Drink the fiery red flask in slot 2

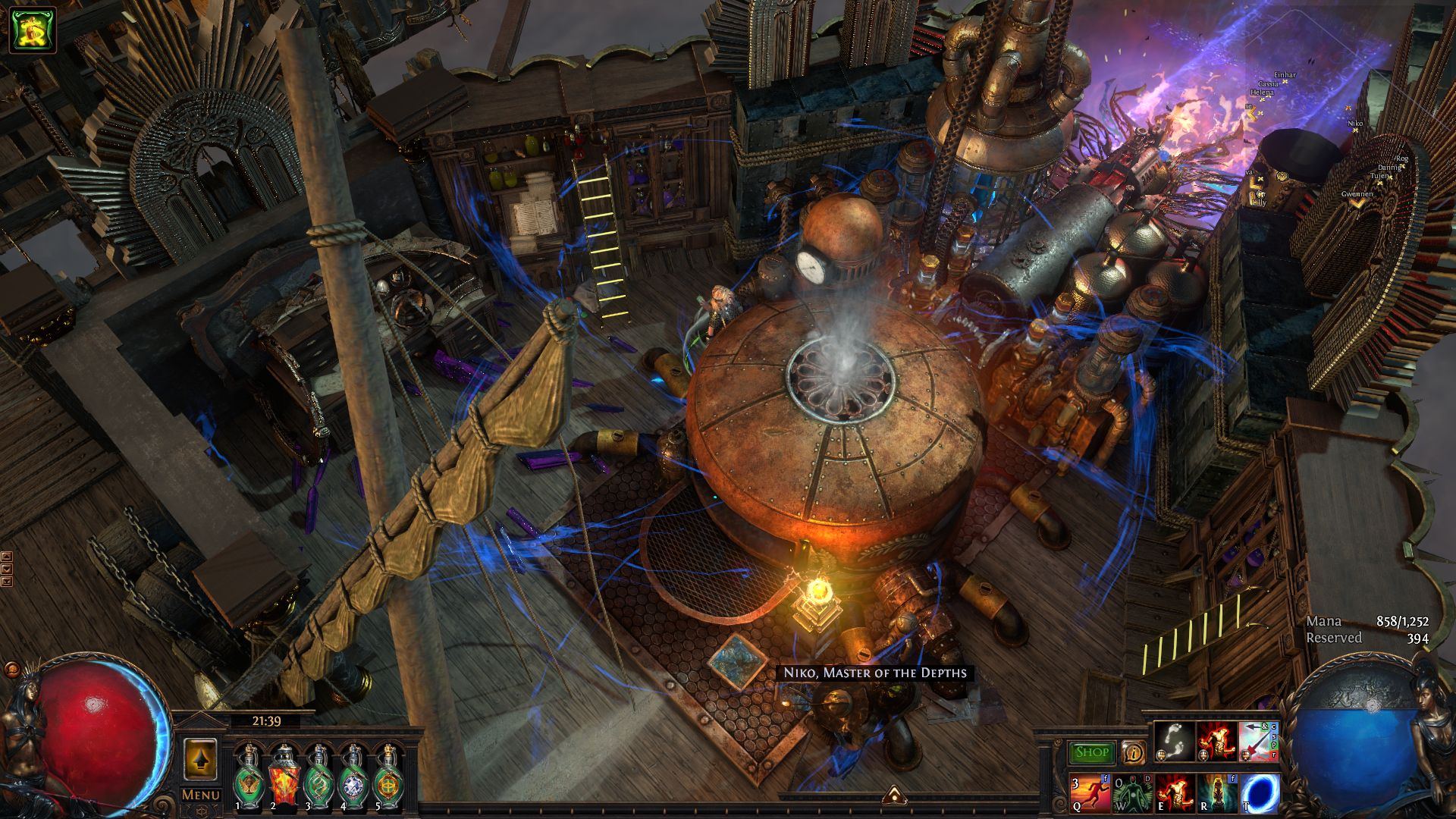(x=284, y=779)
